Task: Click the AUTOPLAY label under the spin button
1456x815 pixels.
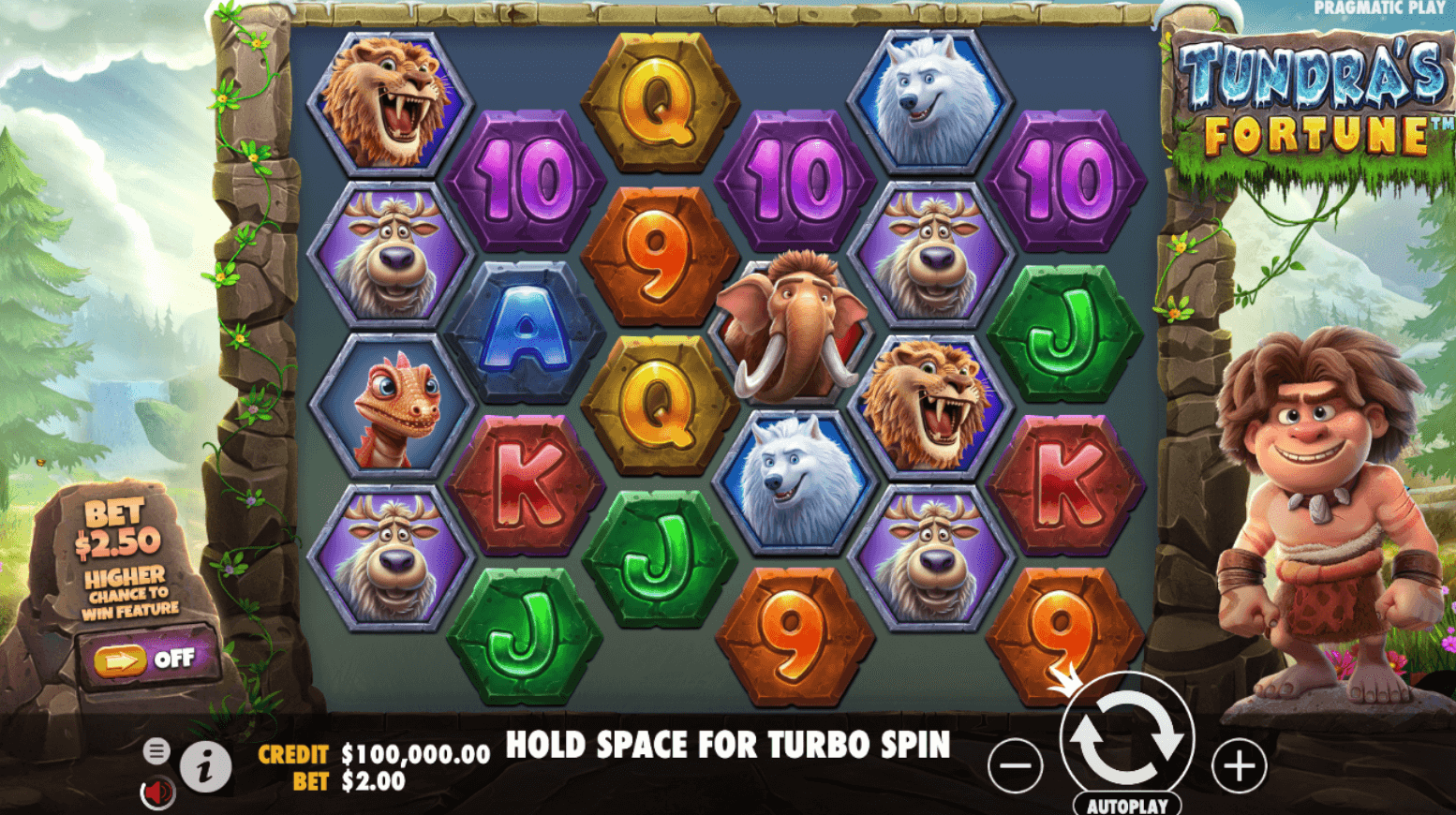Action: click(x=1125, y=804)
